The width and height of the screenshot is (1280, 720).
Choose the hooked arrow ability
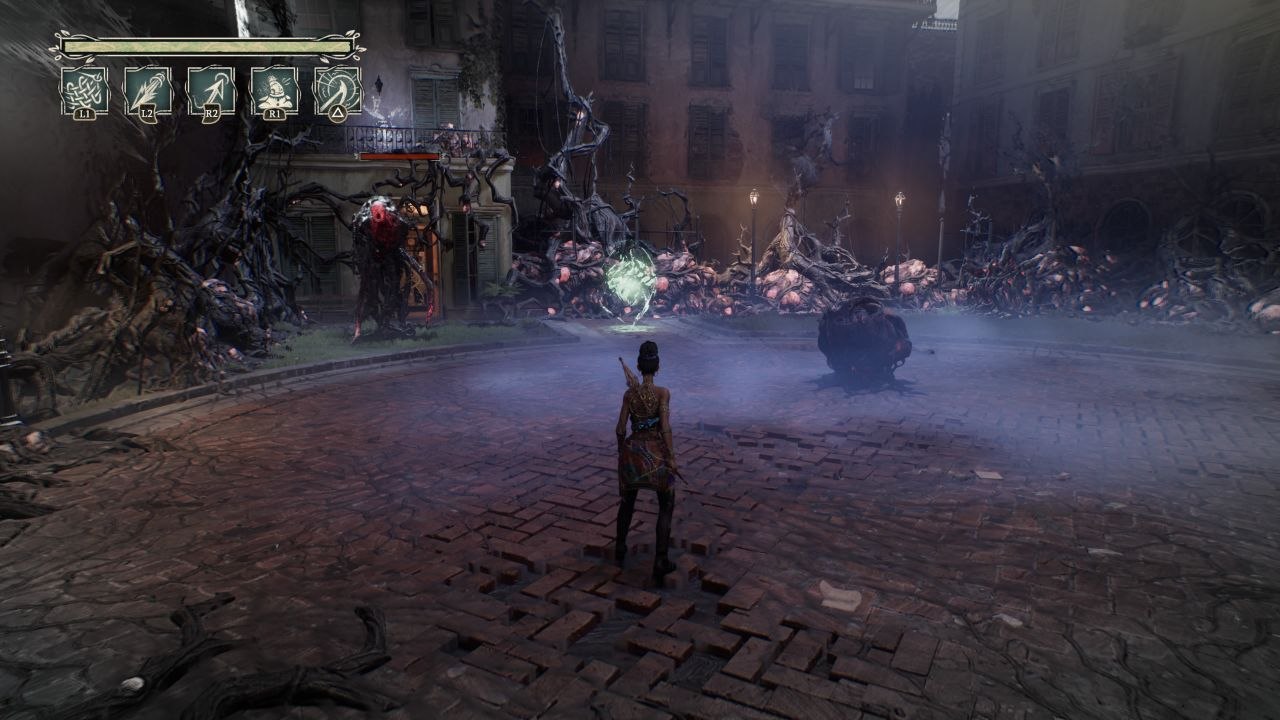(211, 91)
